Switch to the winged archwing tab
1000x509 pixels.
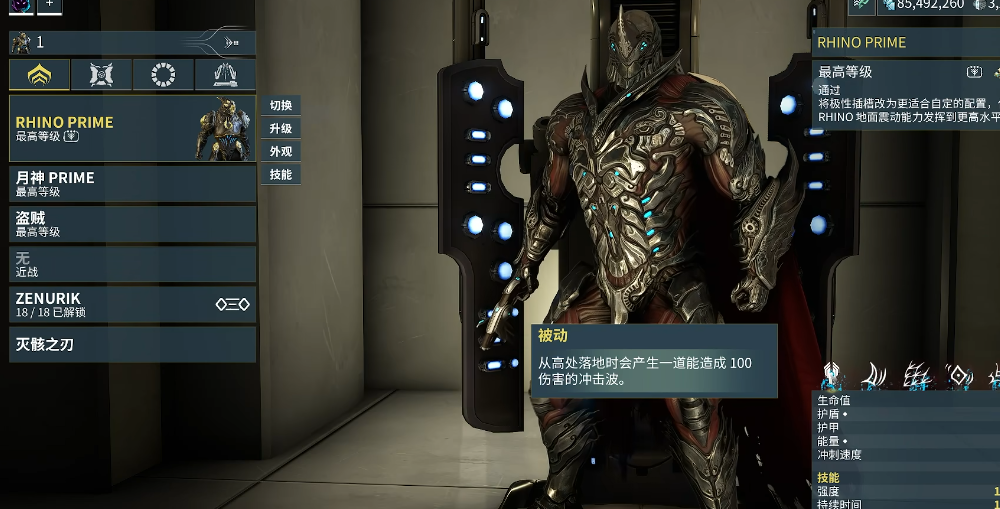point(225,75)
